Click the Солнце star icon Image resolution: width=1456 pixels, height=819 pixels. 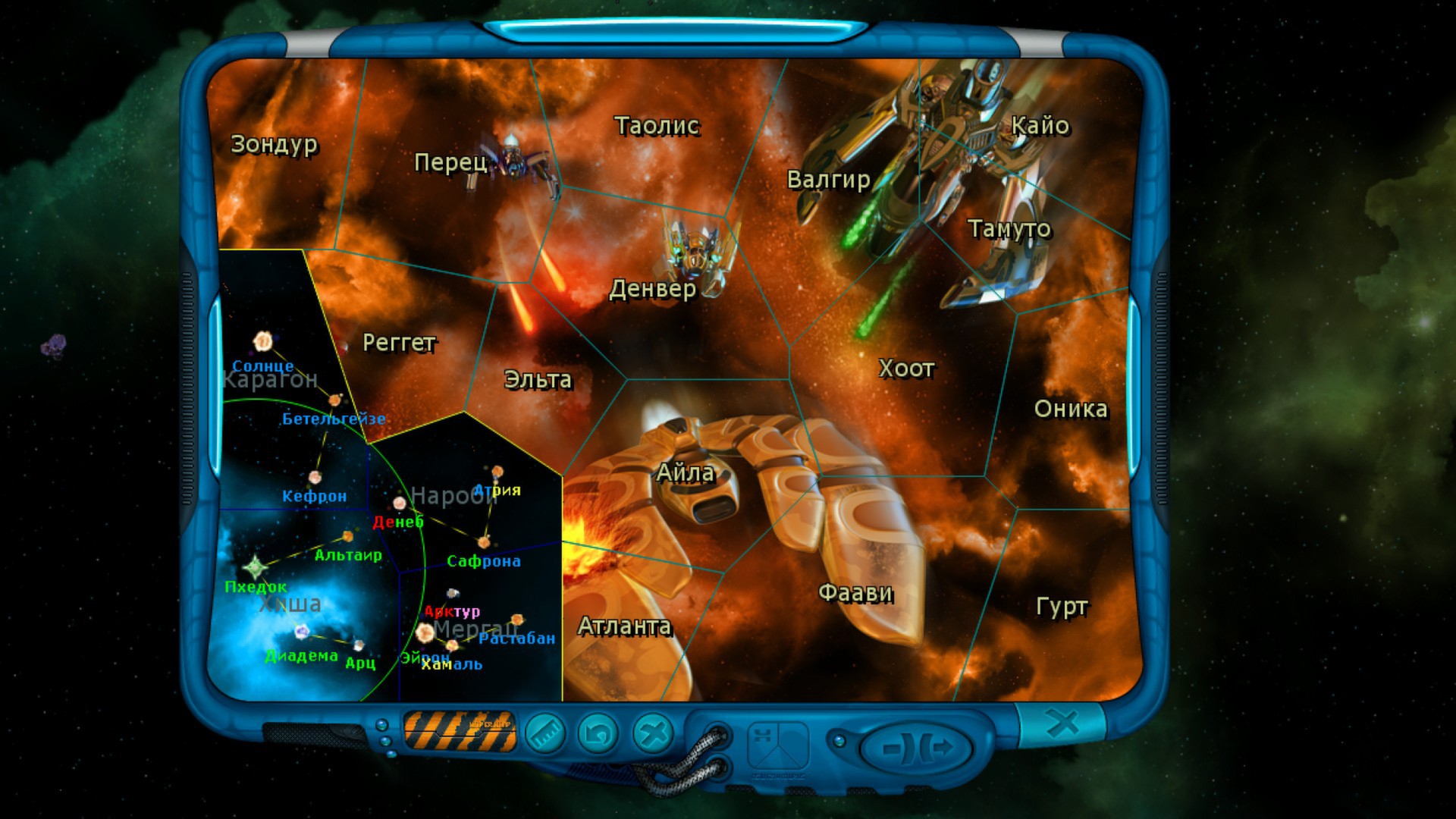(x=262, y=343)
